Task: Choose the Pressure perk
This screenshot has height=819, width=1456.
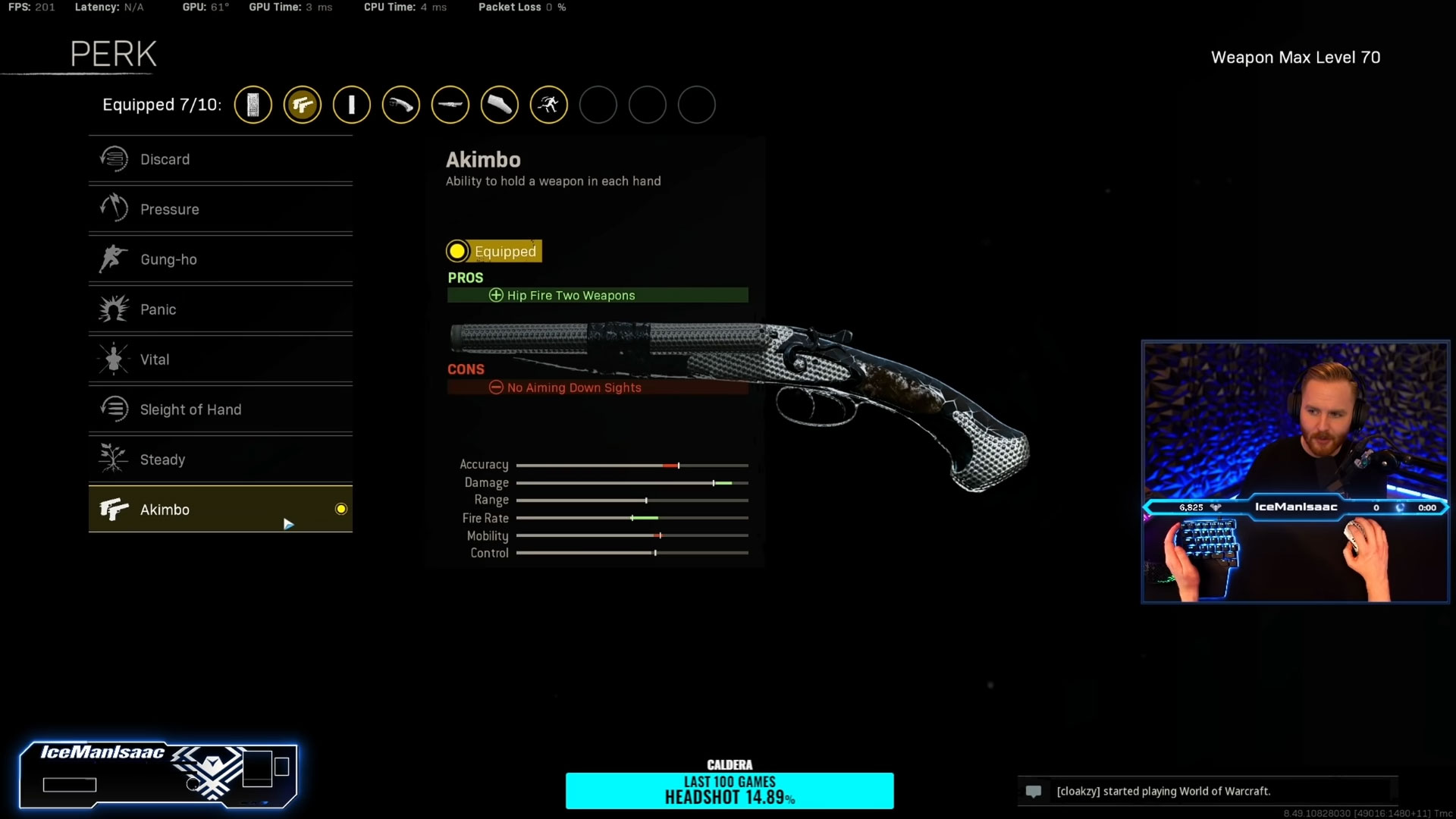Action: (x=220, y=209)
